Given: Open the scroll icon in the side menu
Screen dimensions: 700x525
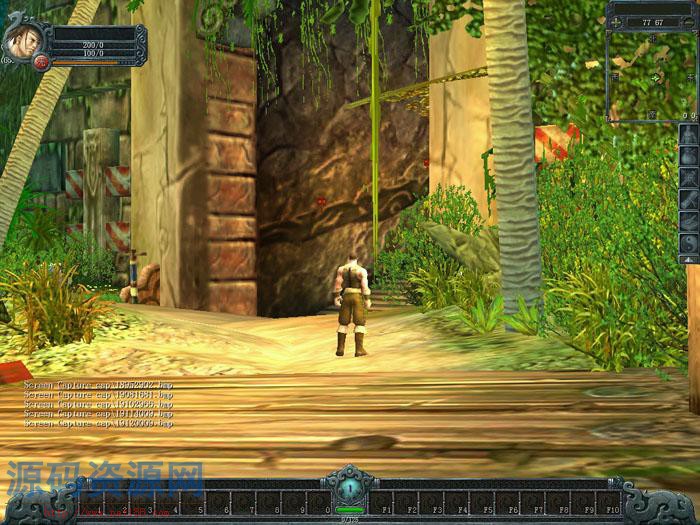Looking at the screenshot, I should coord(689,199).
